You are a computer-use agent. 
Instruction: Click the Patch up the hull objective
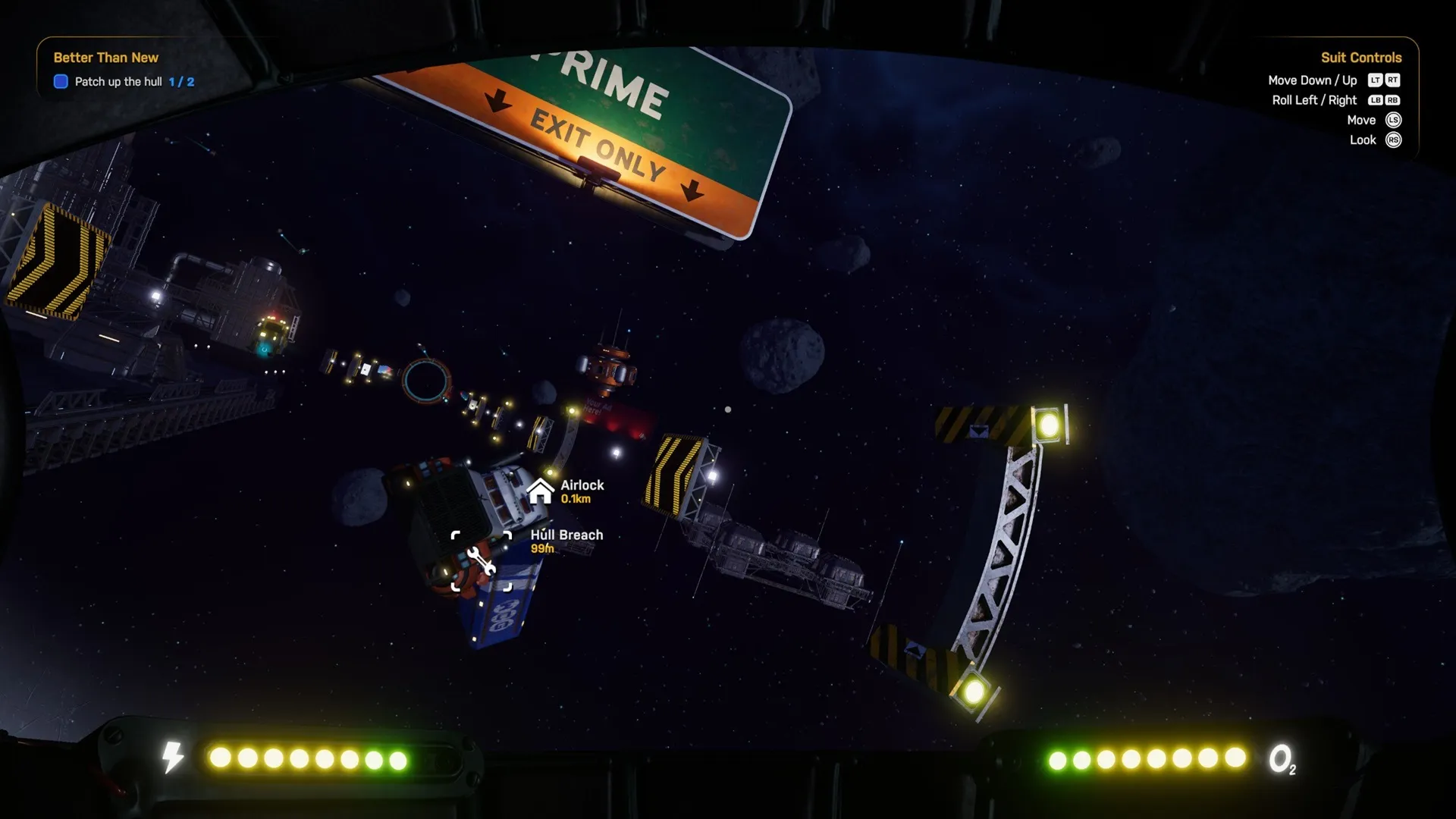[118, 82]
